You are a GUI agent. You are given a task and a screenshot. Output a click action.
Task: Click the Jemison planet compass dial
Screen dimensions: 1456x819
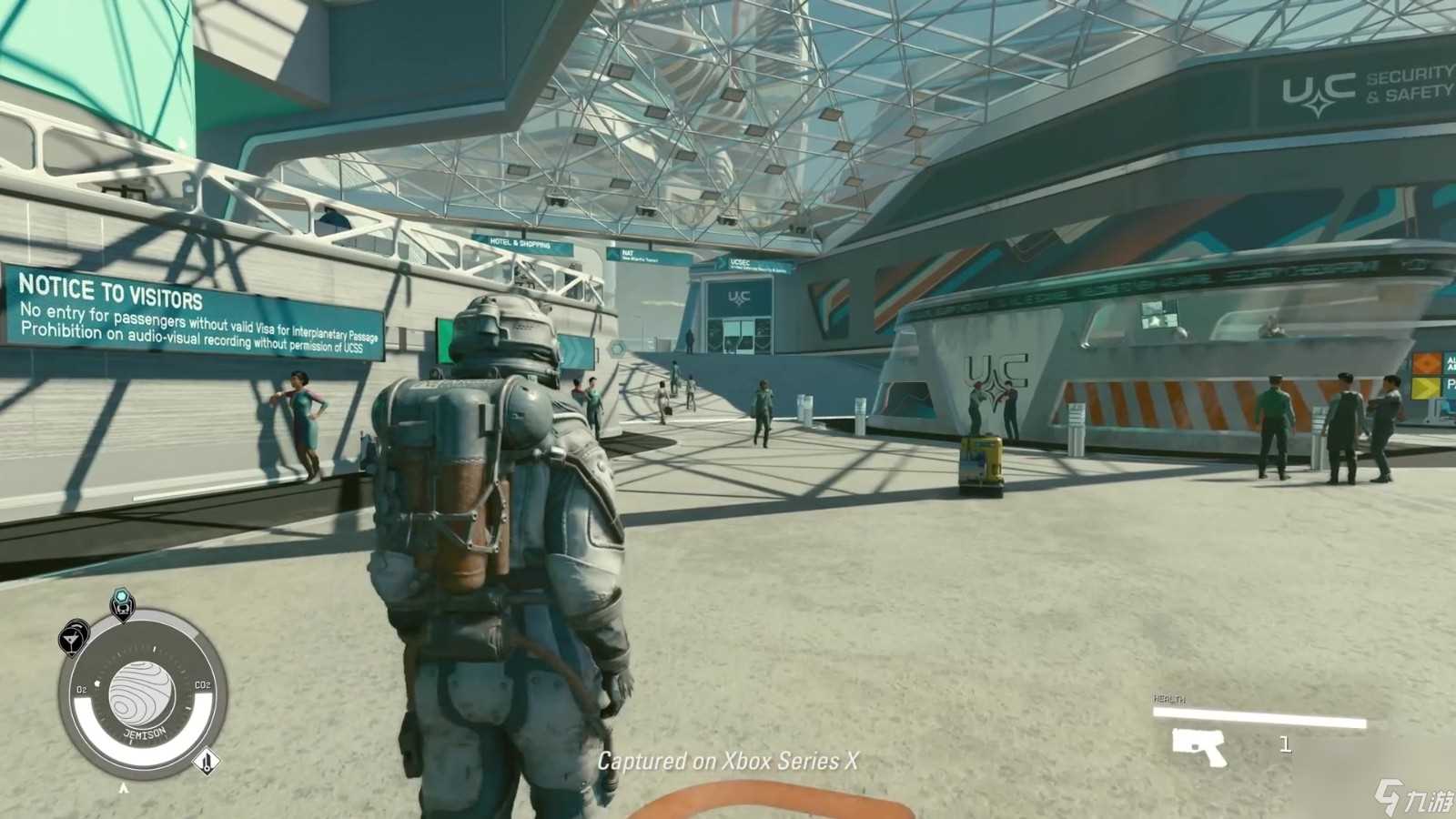142,698
